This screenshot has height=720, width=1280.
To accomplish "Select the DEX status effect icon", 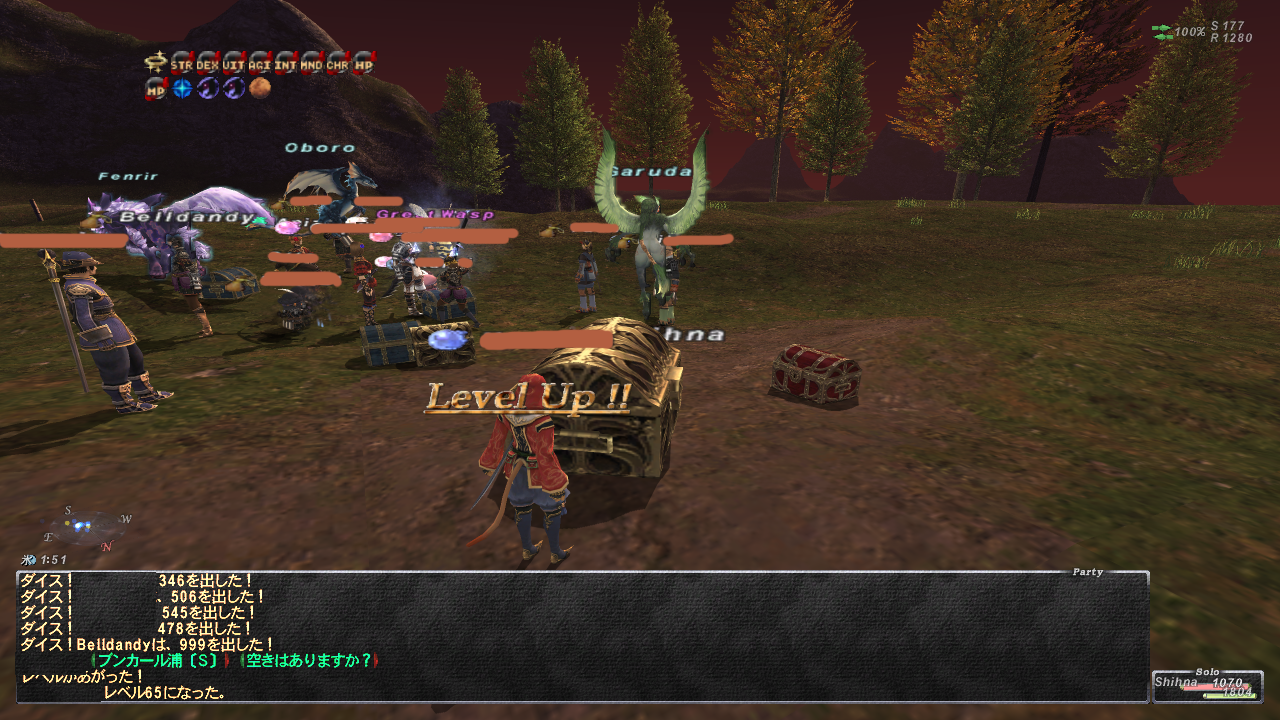I will tap(208, 63).
